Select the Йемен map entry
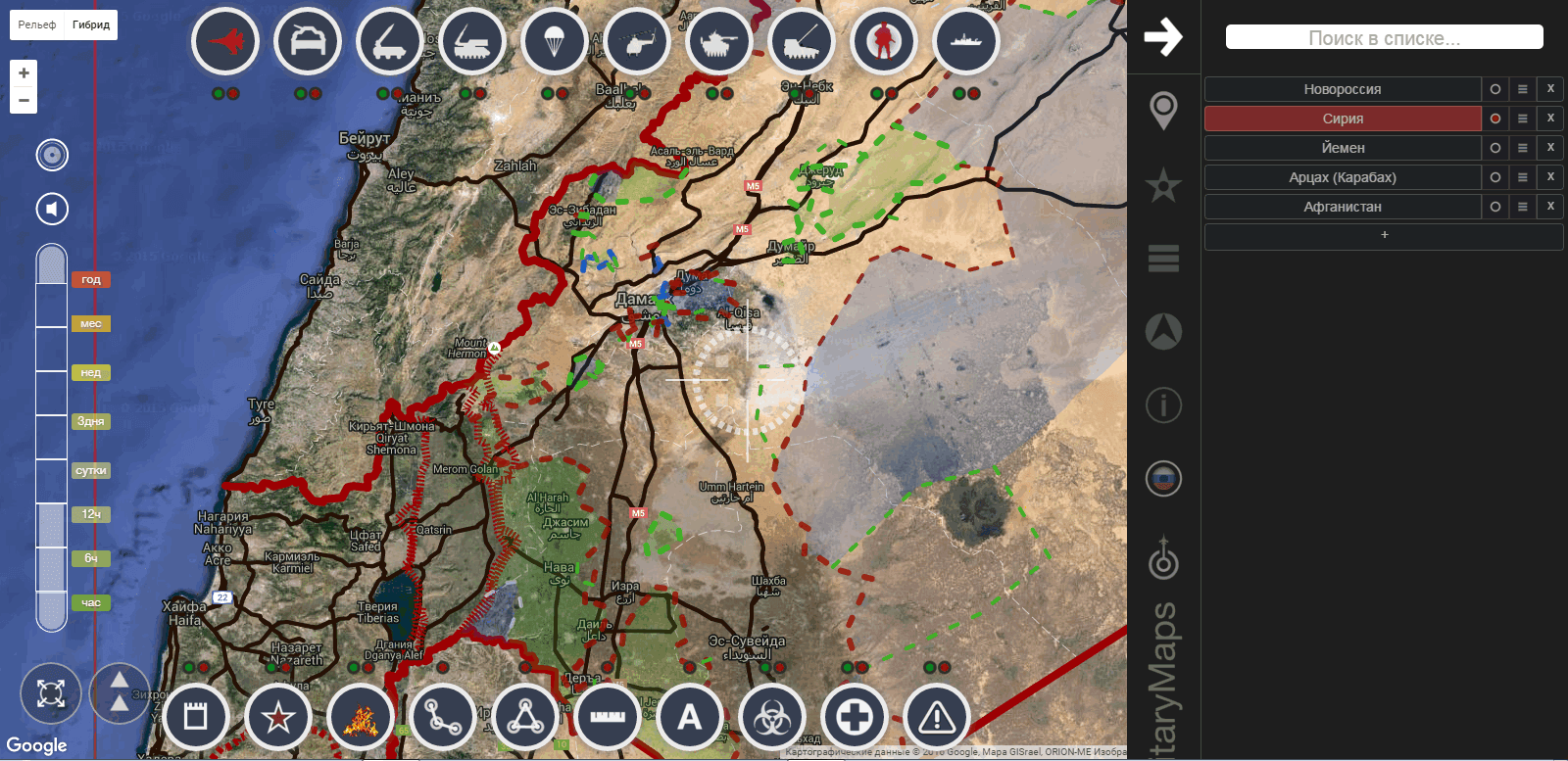This screenshot has height=761, width=1568. point(1342,148)
